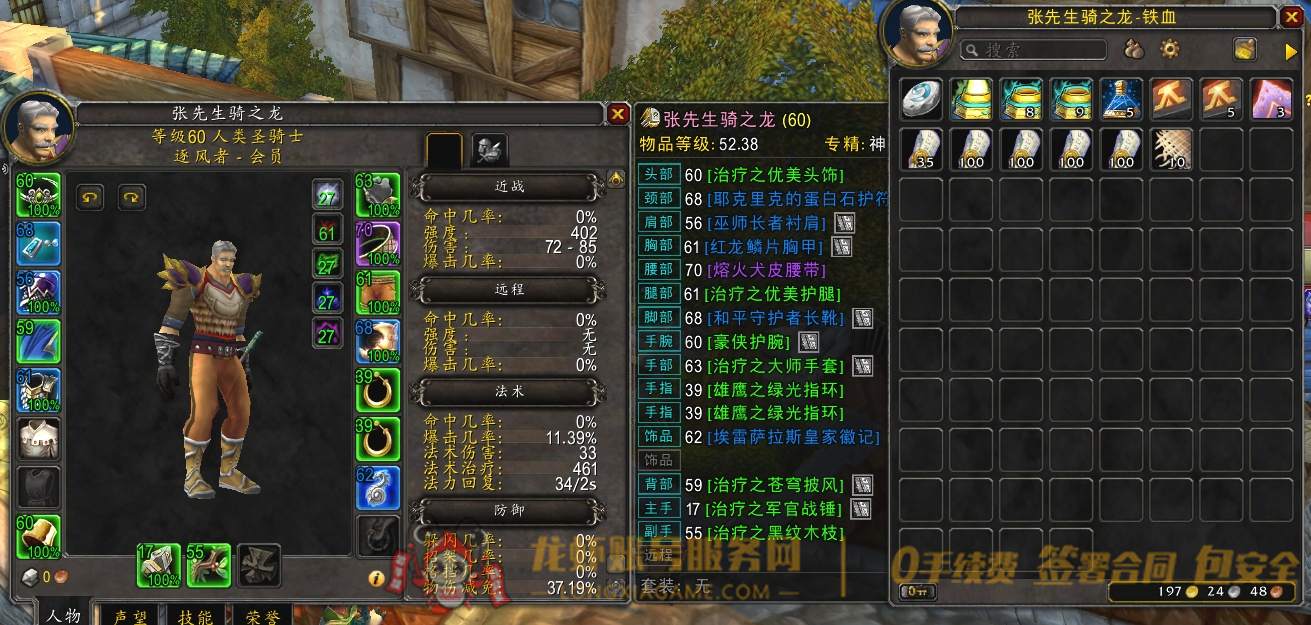
Task: Rotate the character model right
Action: click(x=133, y=198)
